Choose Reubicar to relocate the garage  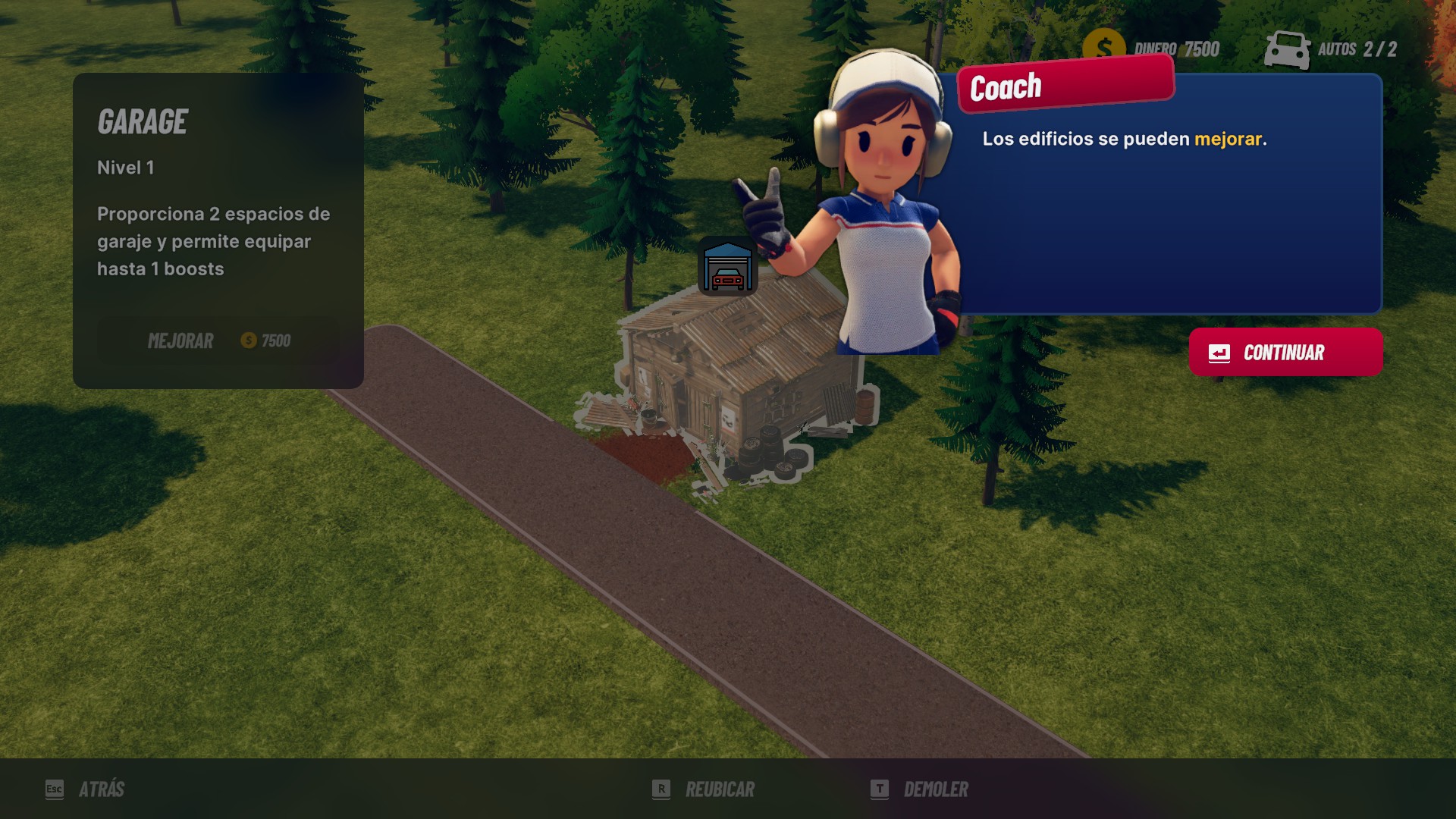(704, 789)
